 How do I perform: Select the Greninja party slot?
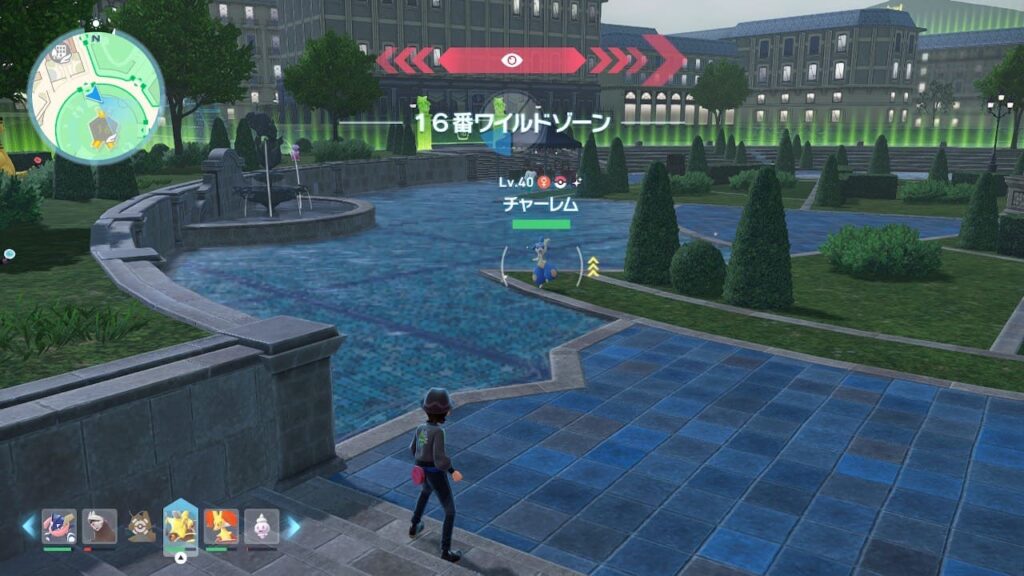click(58, 526)
